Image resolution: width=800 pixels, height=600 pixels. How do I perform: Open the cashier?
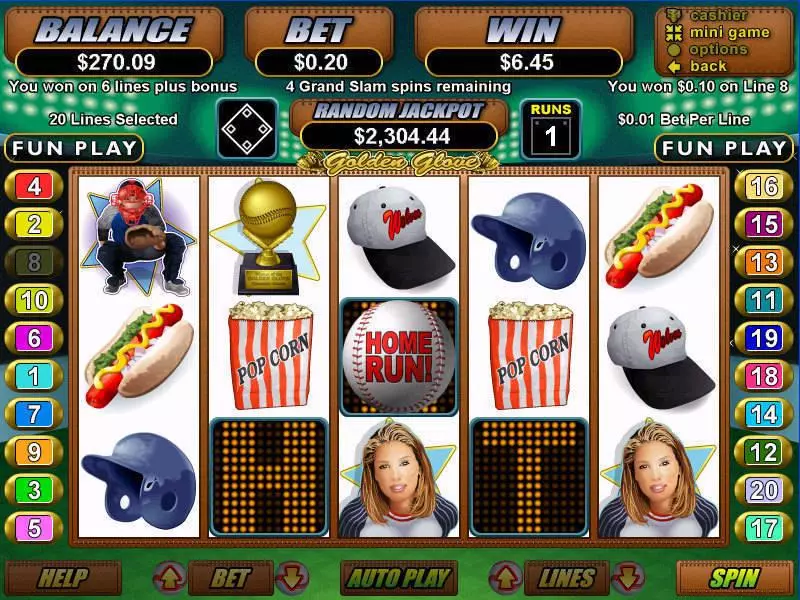(718, 16)
